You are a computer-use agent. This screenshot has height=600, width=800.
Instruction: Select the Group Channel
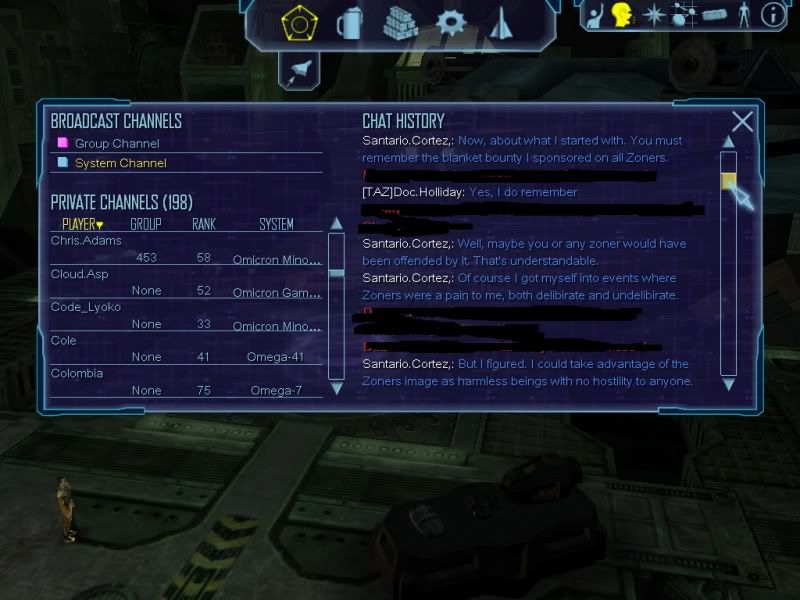116,143
